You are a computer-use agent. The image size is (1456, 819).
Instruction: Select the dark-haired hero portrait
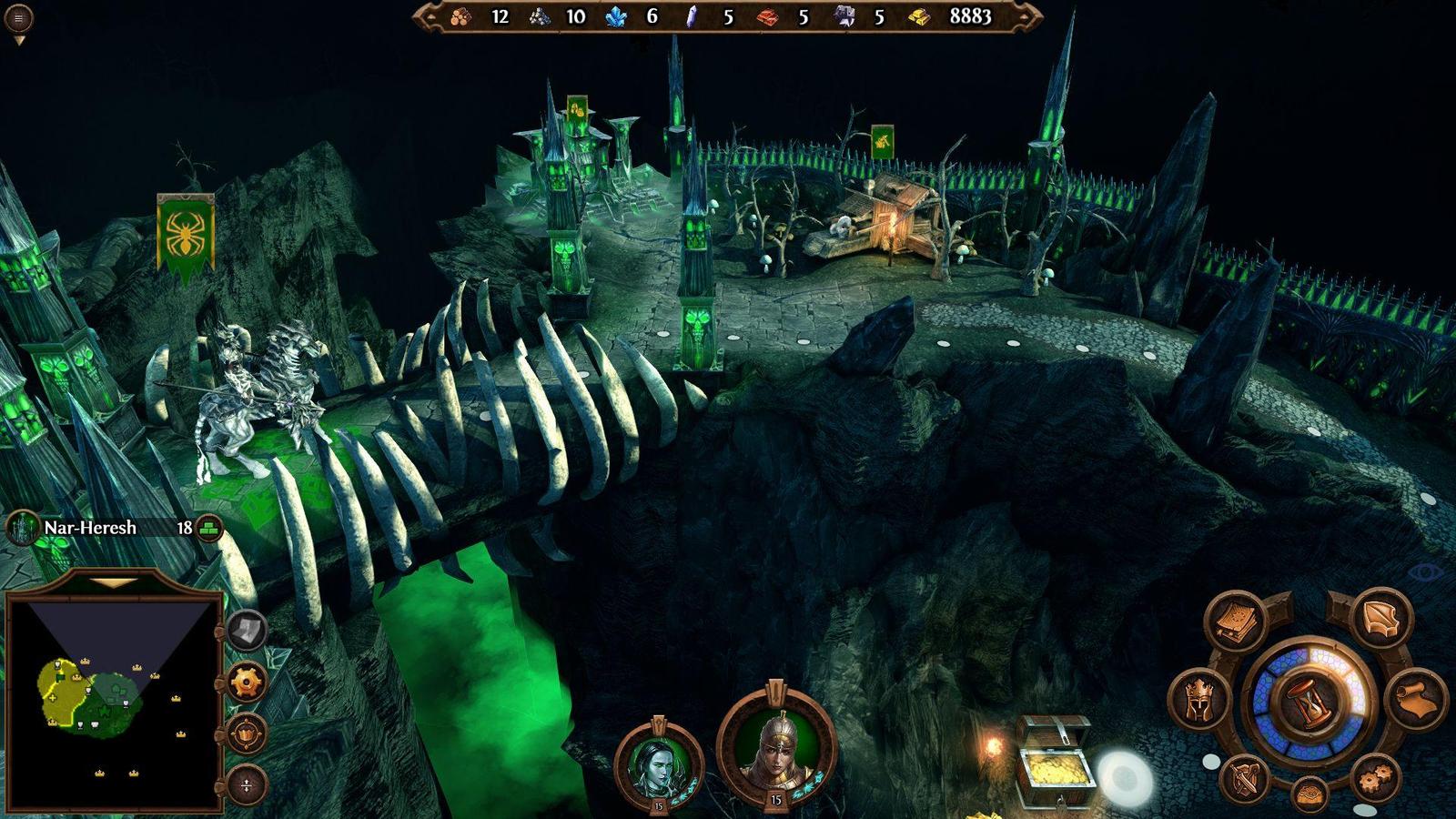click(x=659, y=763)
